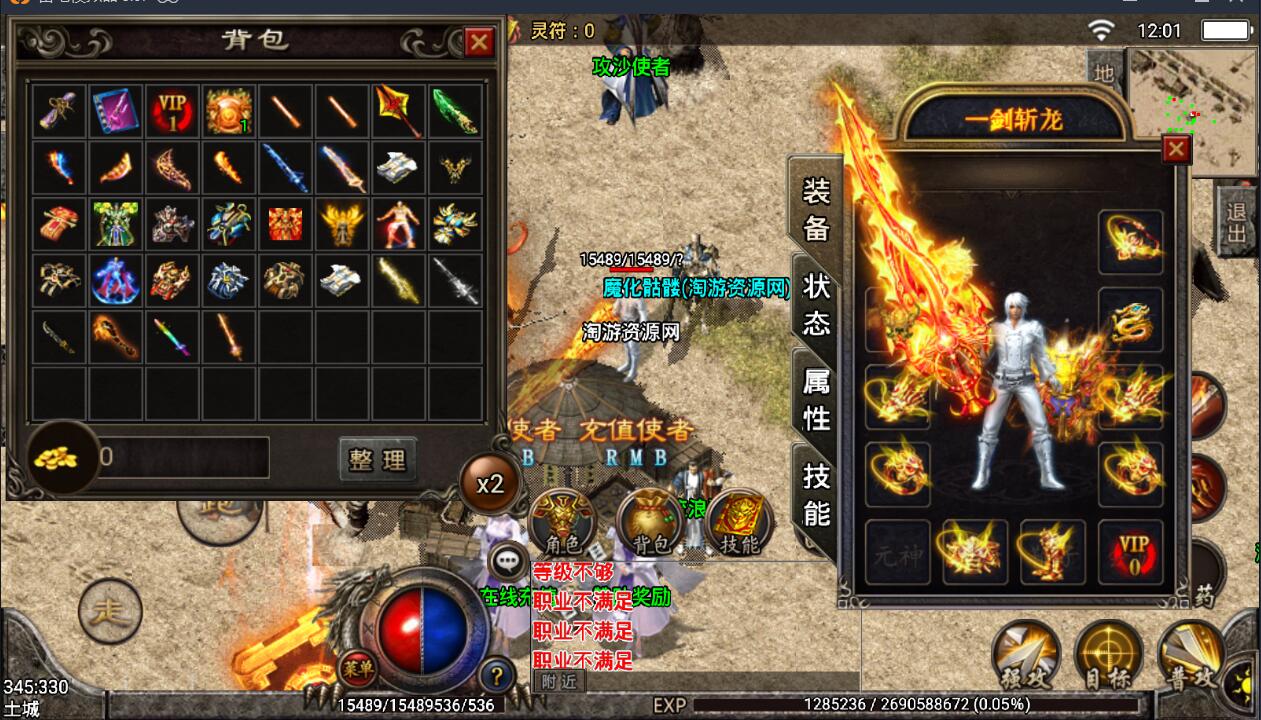Viewport: 1261px width, 720px height.
Task: Select the green blade item in backpack
Action: pyautogui.click(x=456, y=110)
